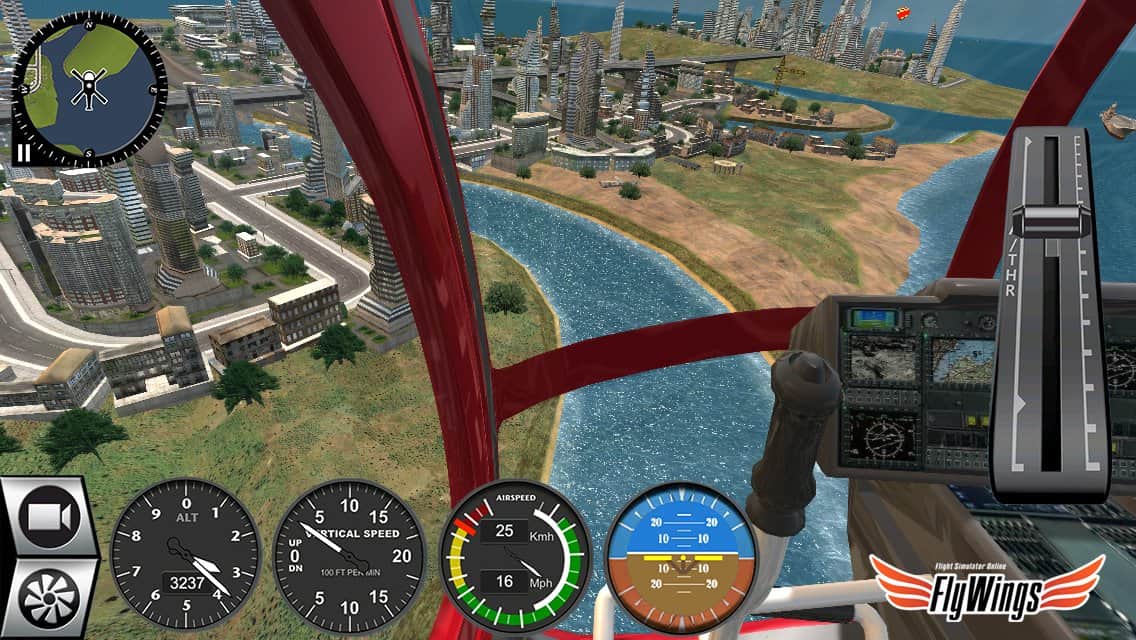Screen dimensions: 1136x640
Task: Pause the flight with the pause button
Action: 21,153
